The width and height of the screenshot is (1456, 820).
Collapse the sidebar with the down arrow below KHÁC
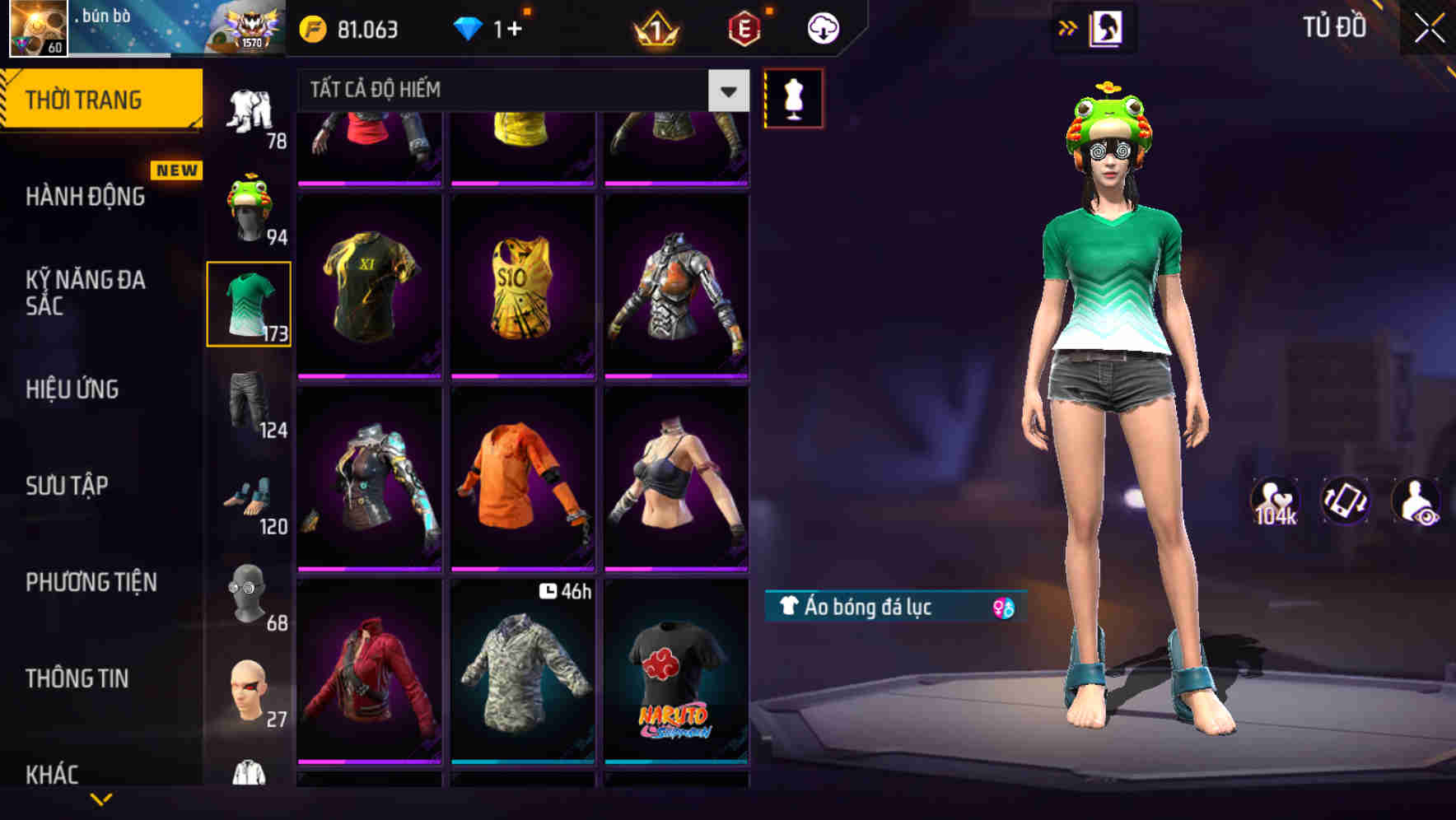(101, 799)
